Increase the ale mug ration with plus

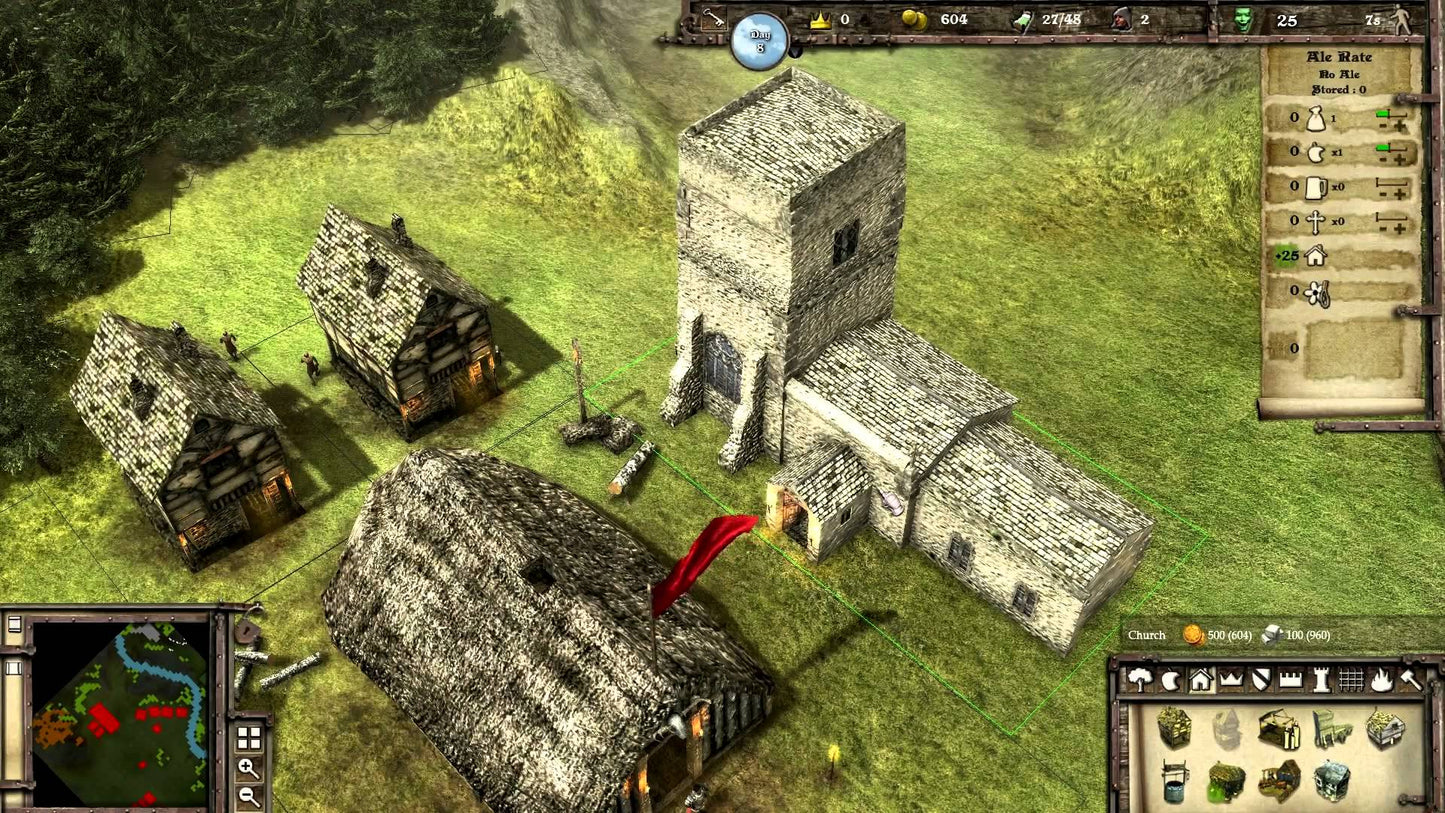[x=1400, y=194]
